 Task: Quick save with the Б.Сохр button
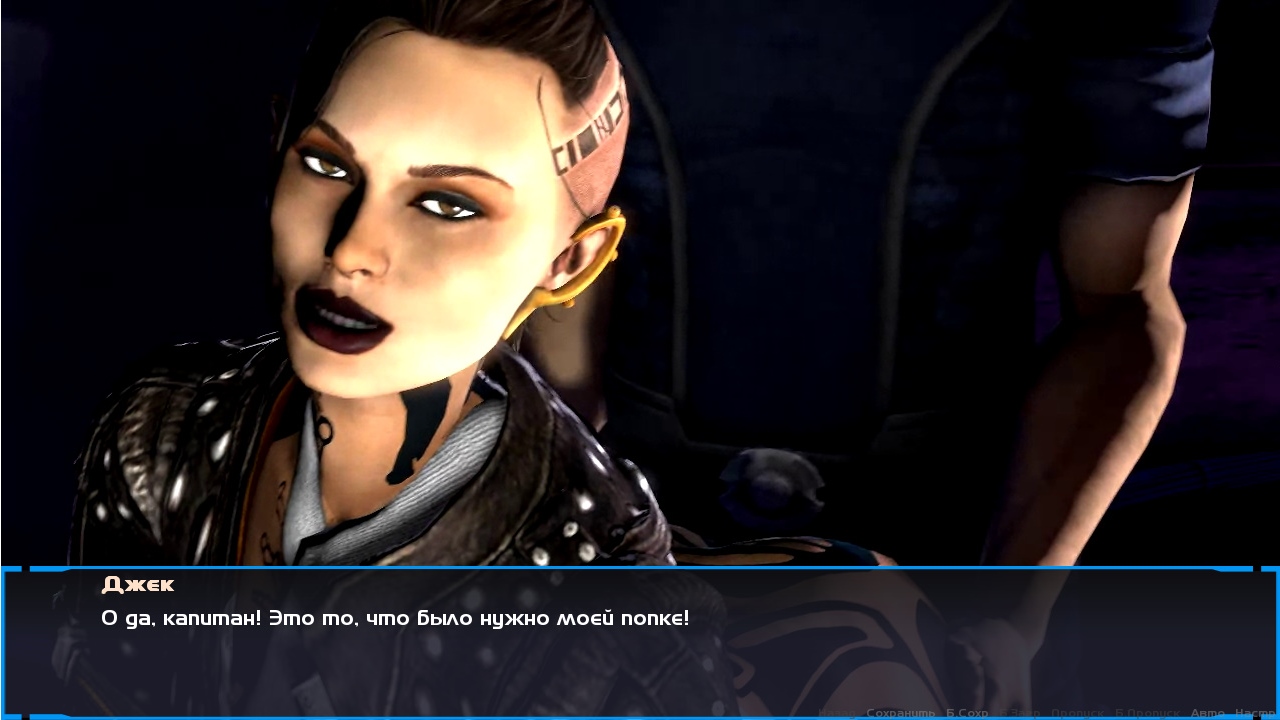tap(967, 713)
